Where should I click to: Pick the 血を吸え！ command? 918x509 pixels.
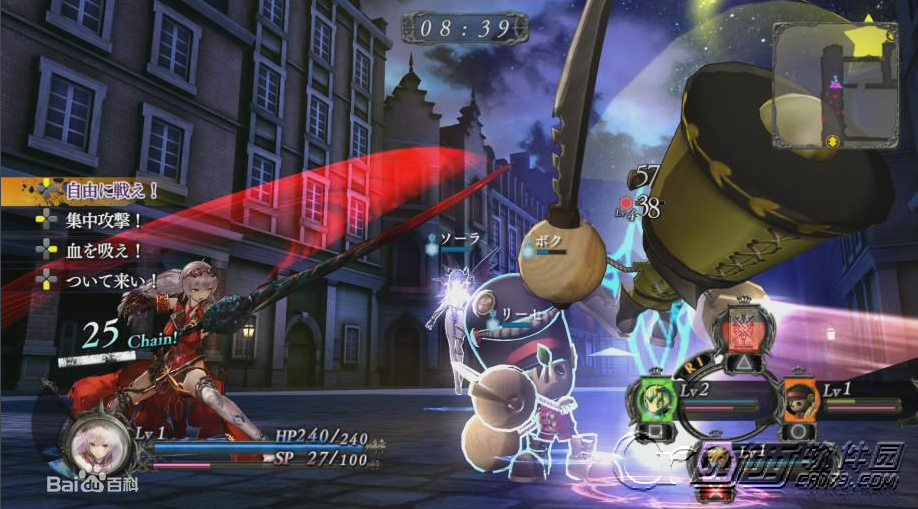tap(102, 250)
